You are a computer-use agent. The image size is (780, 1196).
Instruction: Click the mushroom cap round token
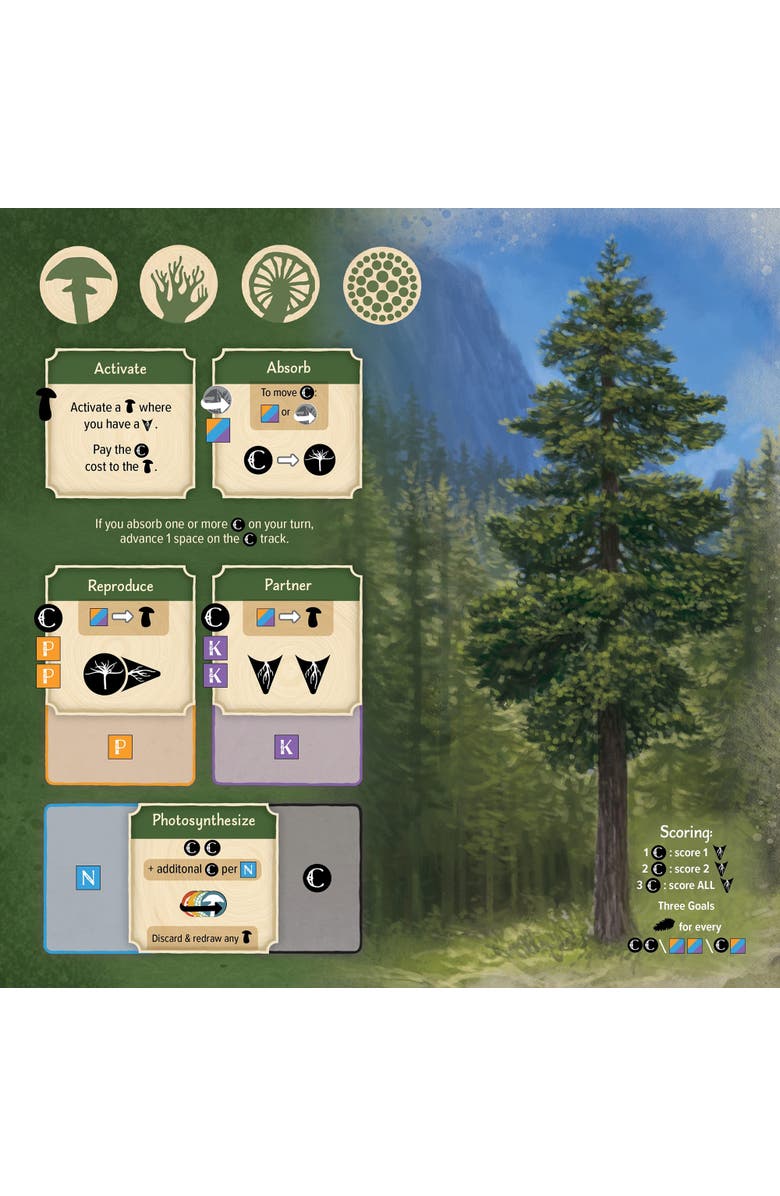(79, 285)
